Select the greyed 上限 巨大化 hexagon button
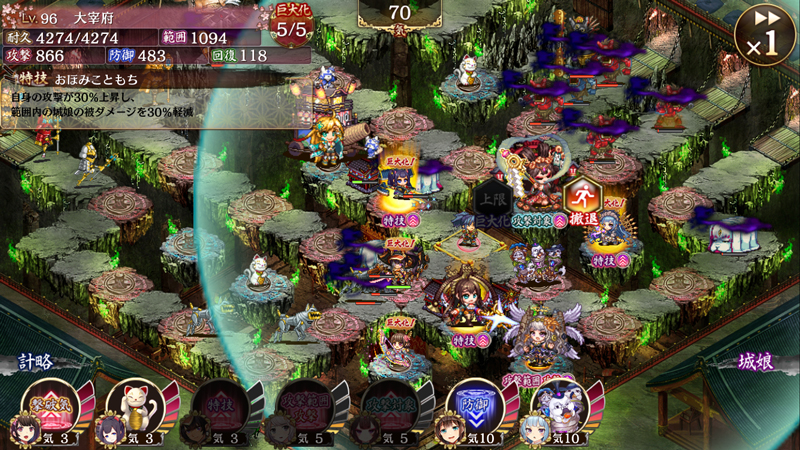 coord(492,200)
